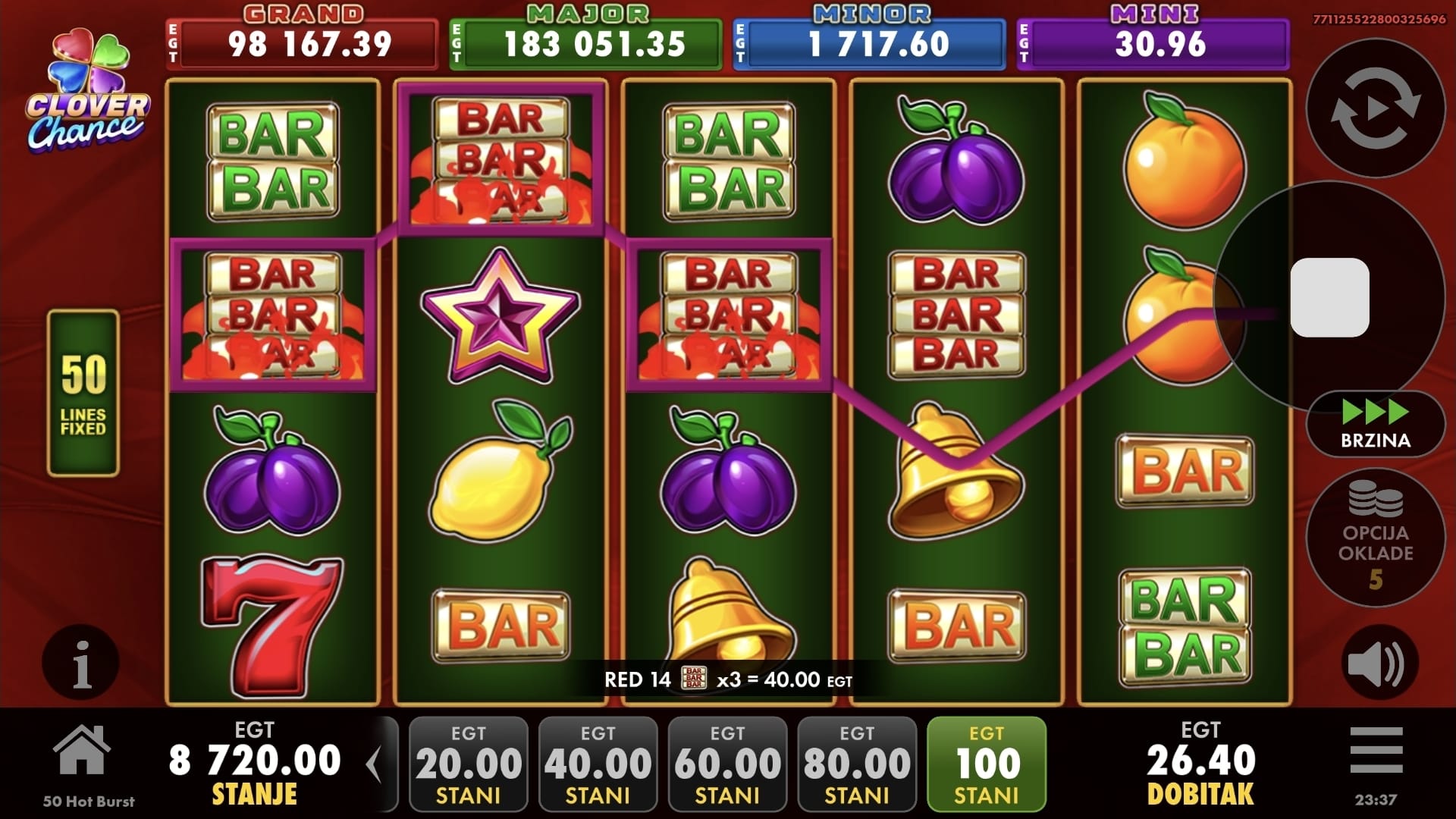Screen dimensions: 1456x819
Task: Go to the home lobby icon
Action: click(82, 751)
